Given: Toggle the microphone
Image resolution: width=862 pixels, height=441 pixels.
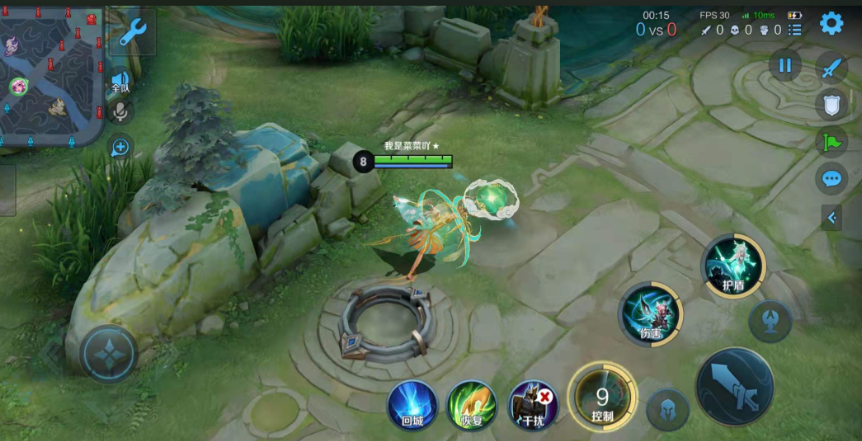Looking at the screenshot, I should click(120, 112).
